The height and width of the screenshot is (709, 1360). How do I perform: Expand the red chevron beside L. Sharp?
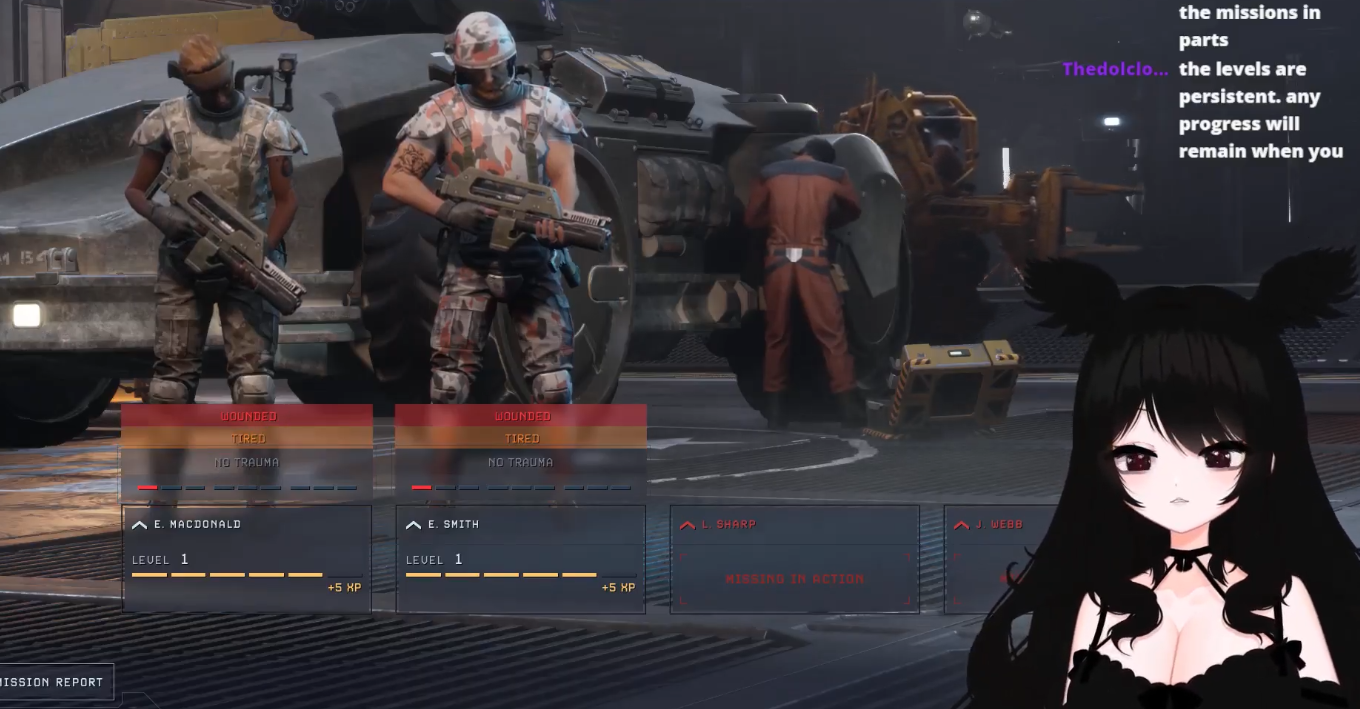pos(687,525)
